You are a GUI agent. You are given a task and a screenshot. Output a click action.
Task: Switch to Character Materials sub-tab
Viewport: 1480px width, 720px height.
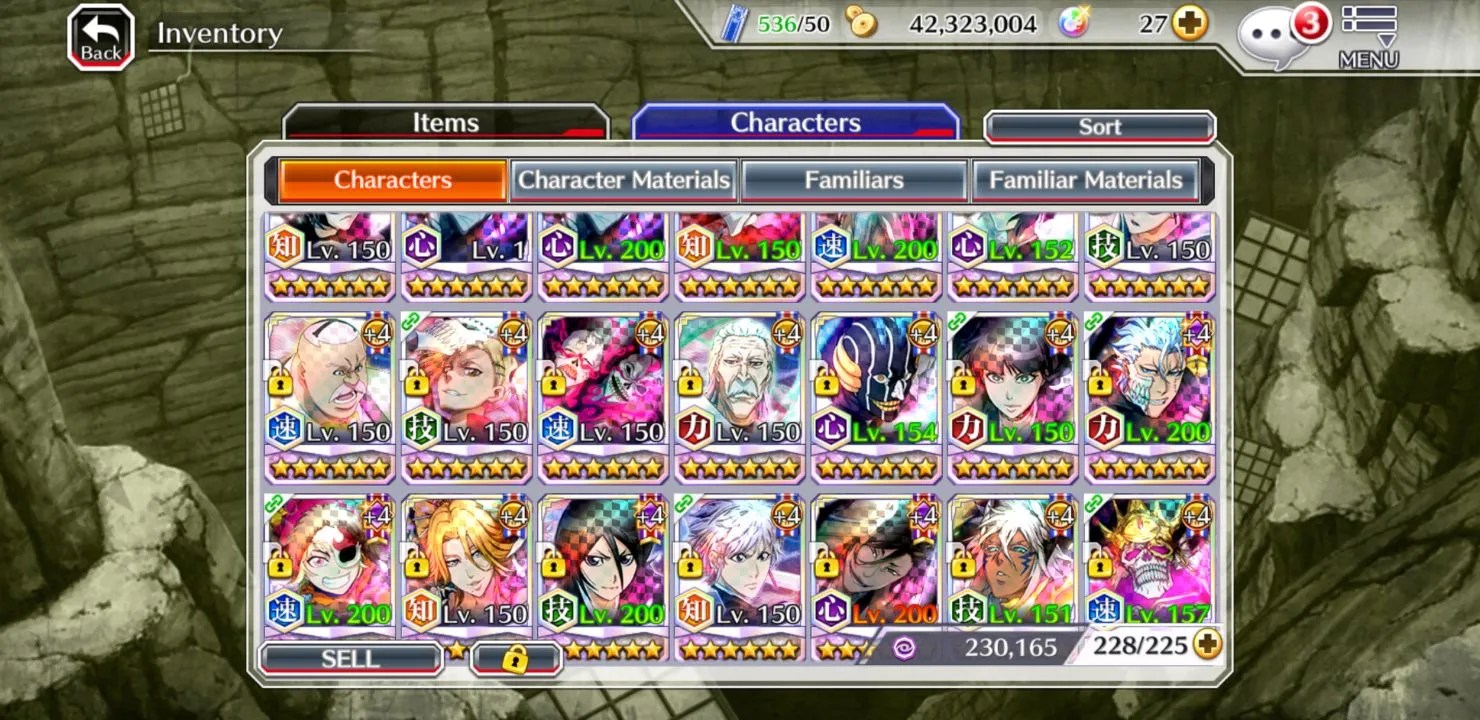pyautogui.click(x=624, y=181)
